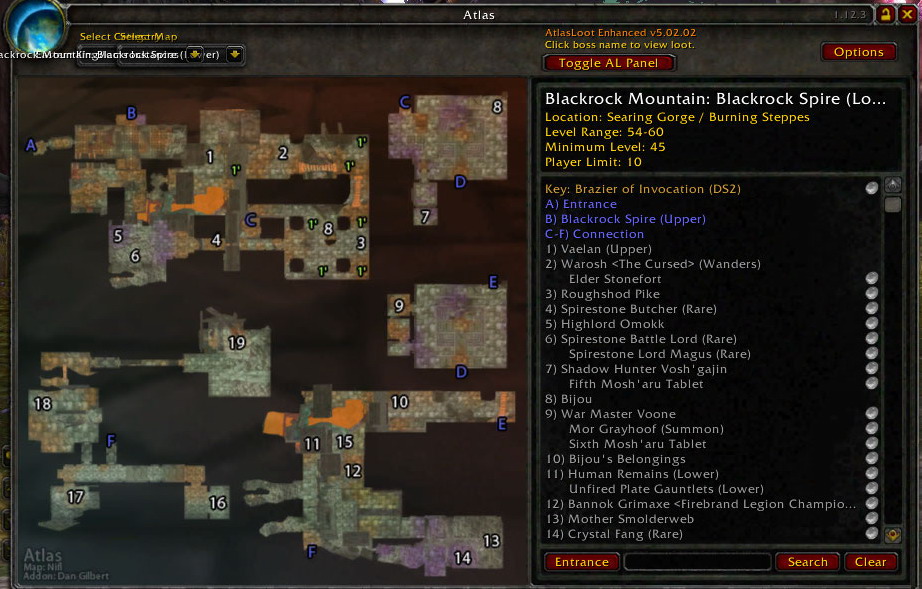Focus the Atlas search text box
The width and height of the screenshot is (922, 589).
[697, 562]
